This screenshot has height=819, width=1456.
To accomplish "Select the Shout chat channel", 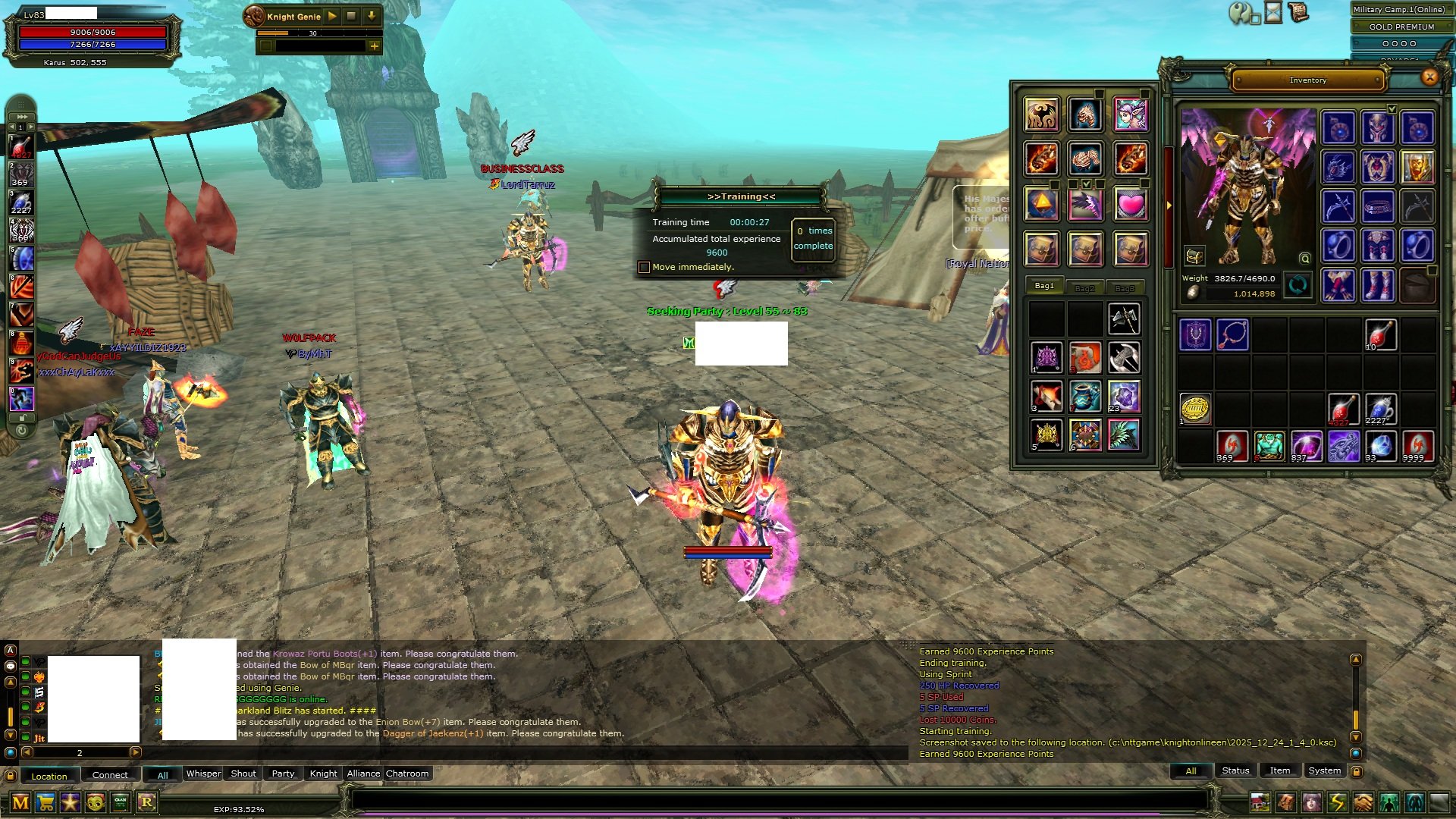I will tap(243, 773).
